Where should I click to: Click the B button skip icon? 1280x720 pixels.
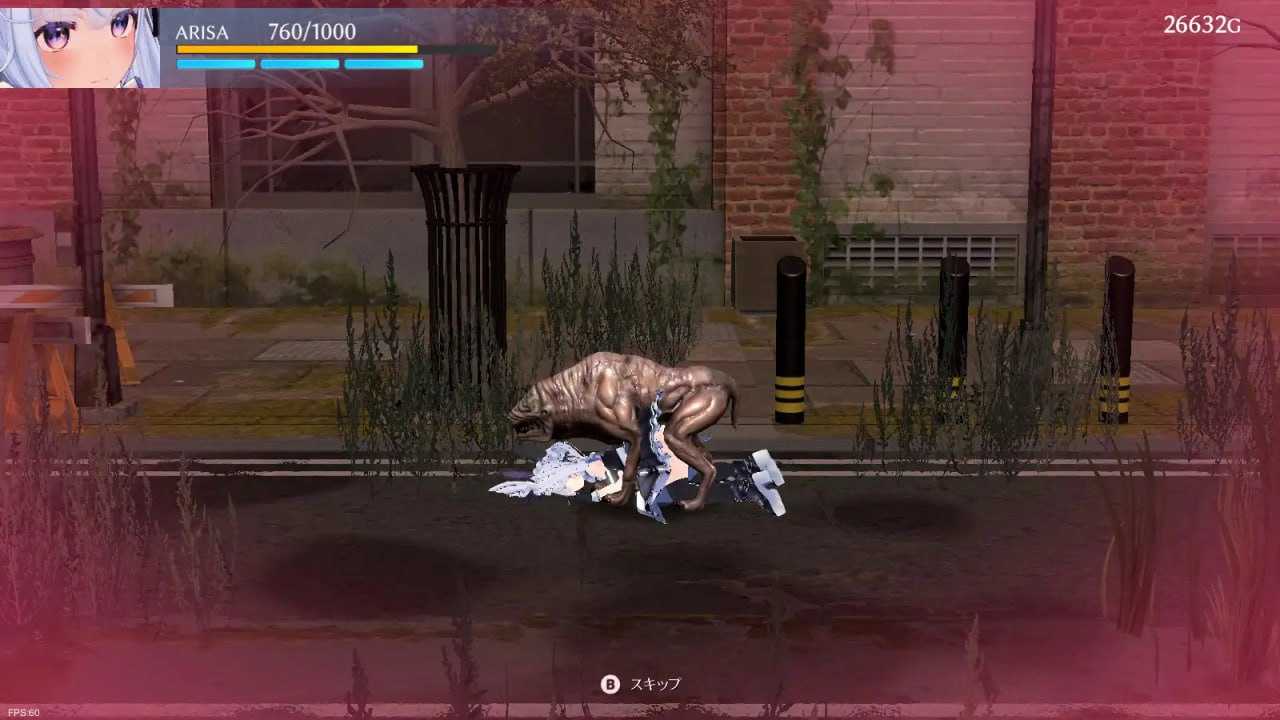608,685
